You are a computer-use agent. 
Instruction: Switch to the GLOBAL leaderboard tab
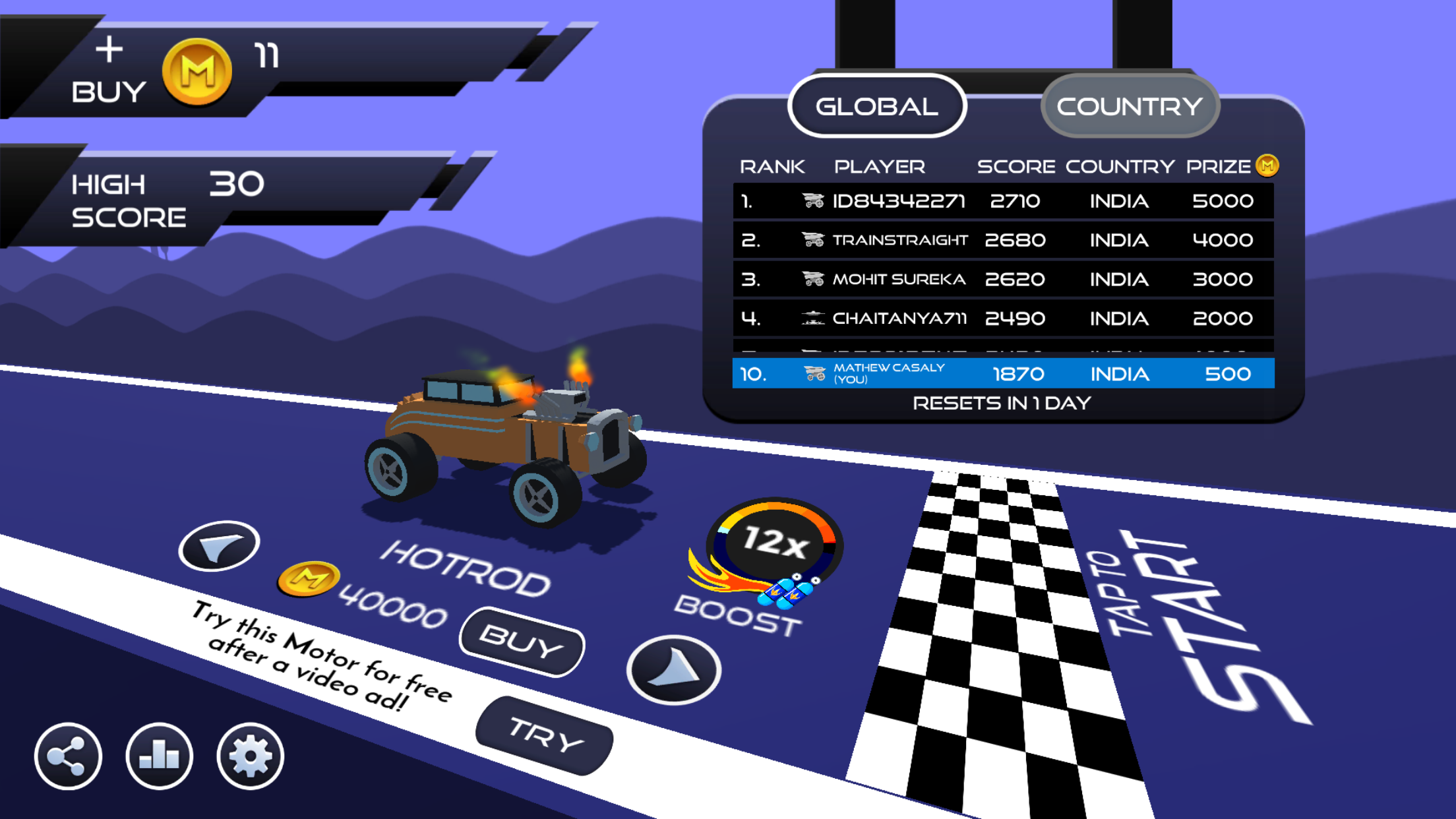(877, 106)
